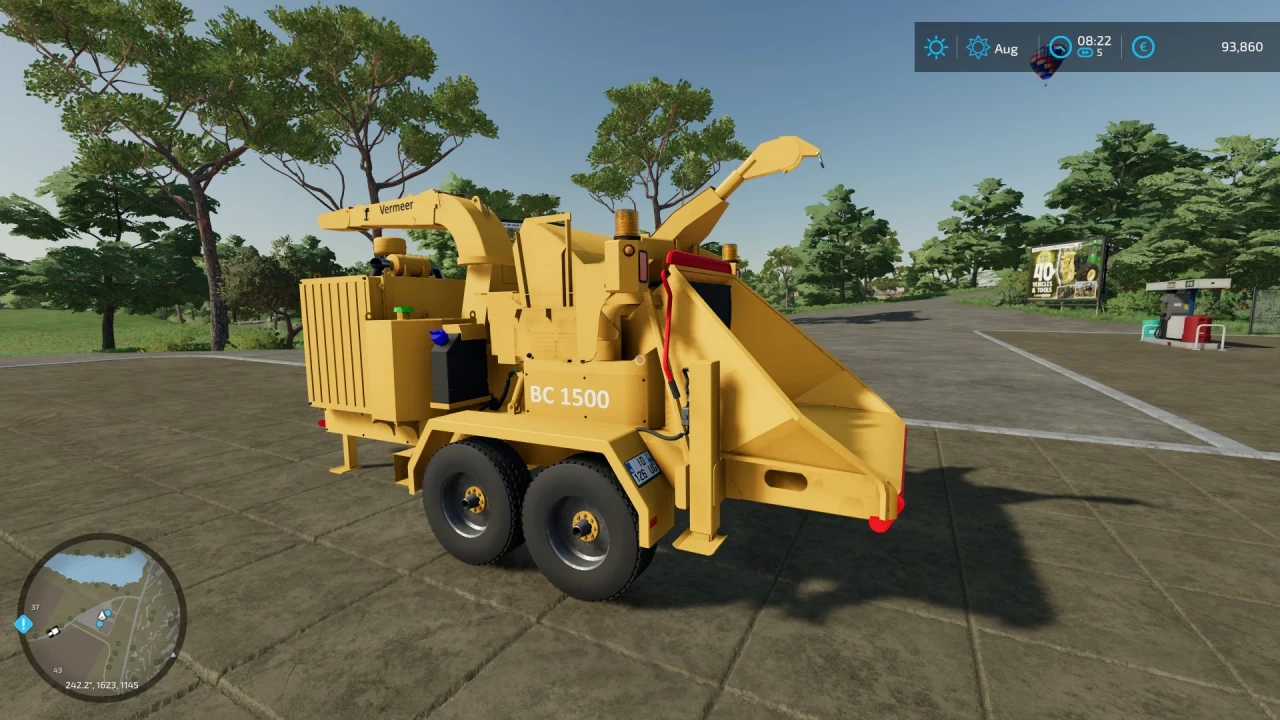
Task: Select the coordinates readout under the minimap
Action: (101, 685)
